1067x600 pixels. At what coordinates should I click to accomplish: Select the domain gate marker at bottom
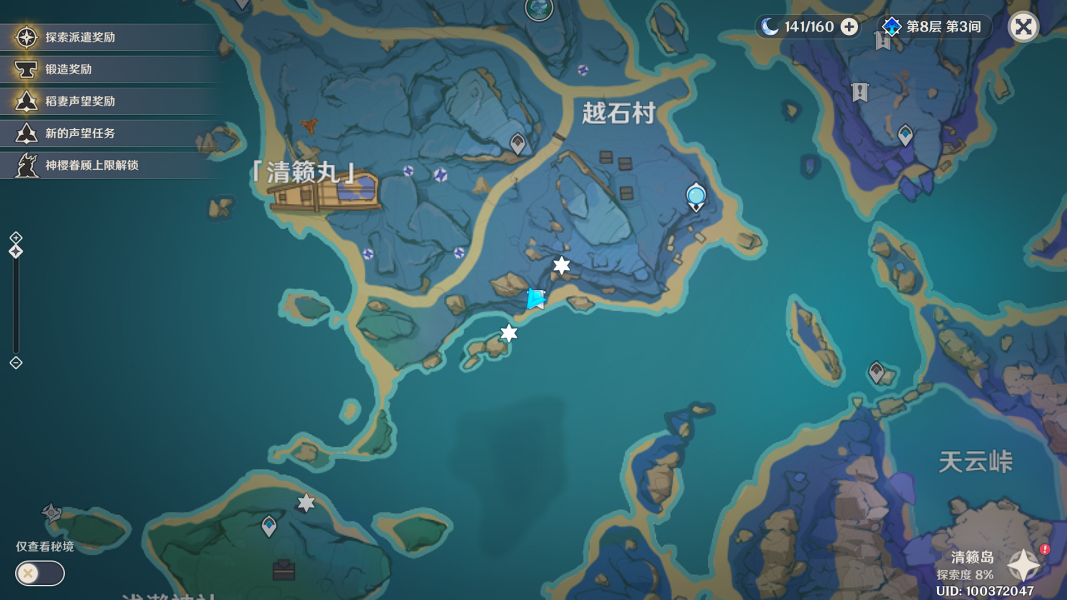[x=284, y=571]
